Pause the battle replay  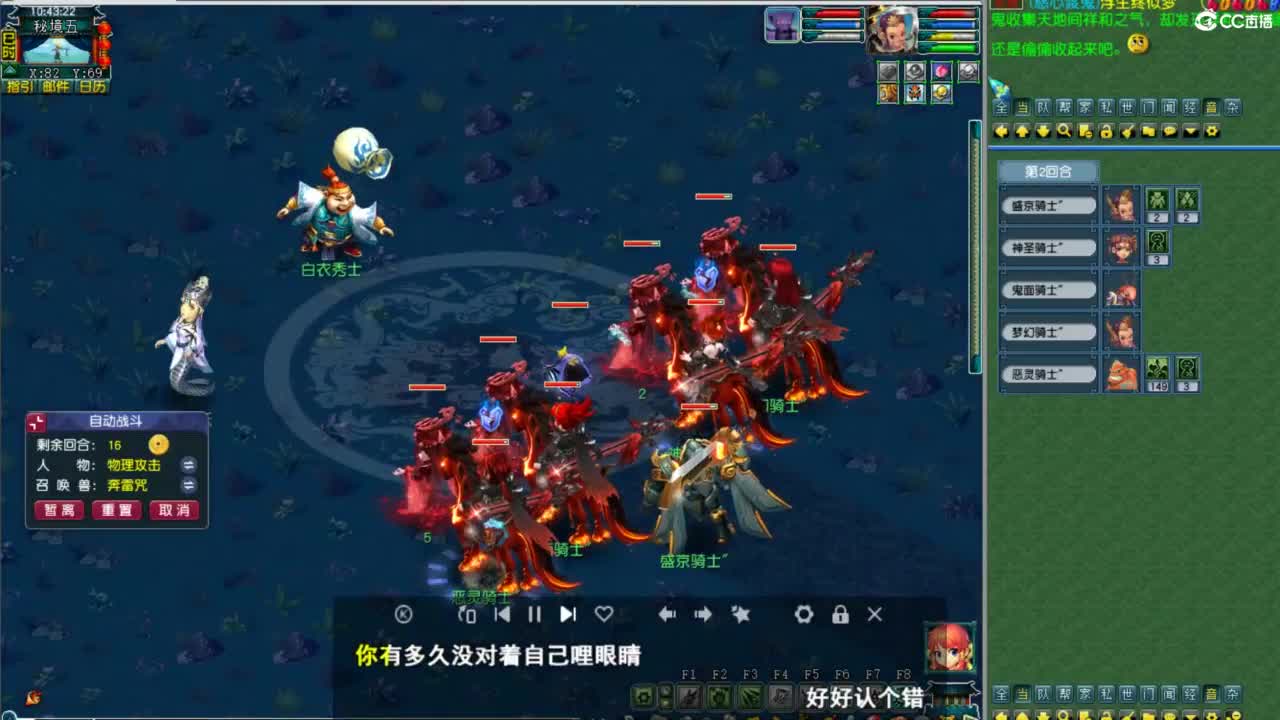coord(534,615)
